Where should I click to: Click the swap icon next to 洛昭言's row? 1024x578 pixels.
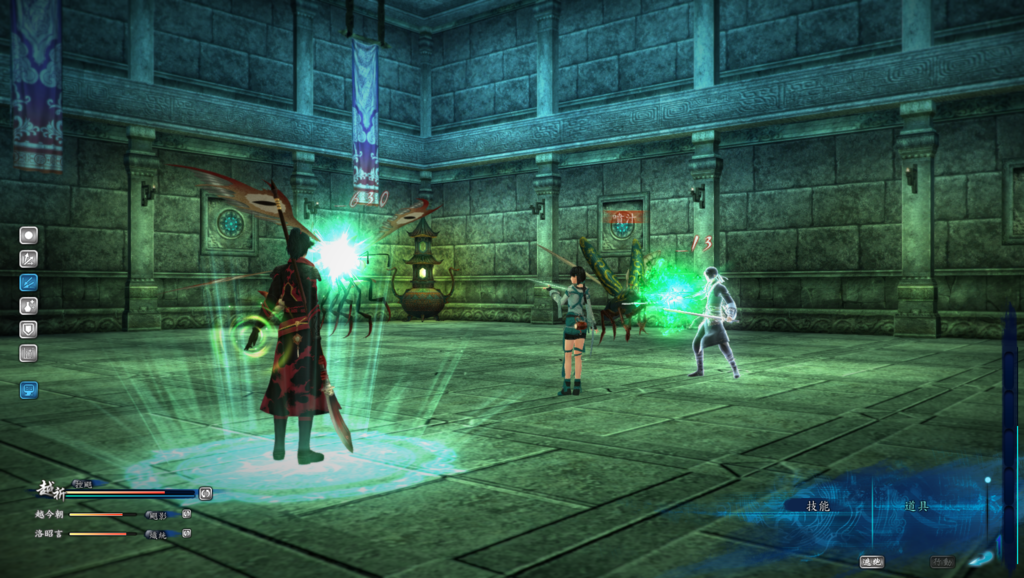pos(186,534)
